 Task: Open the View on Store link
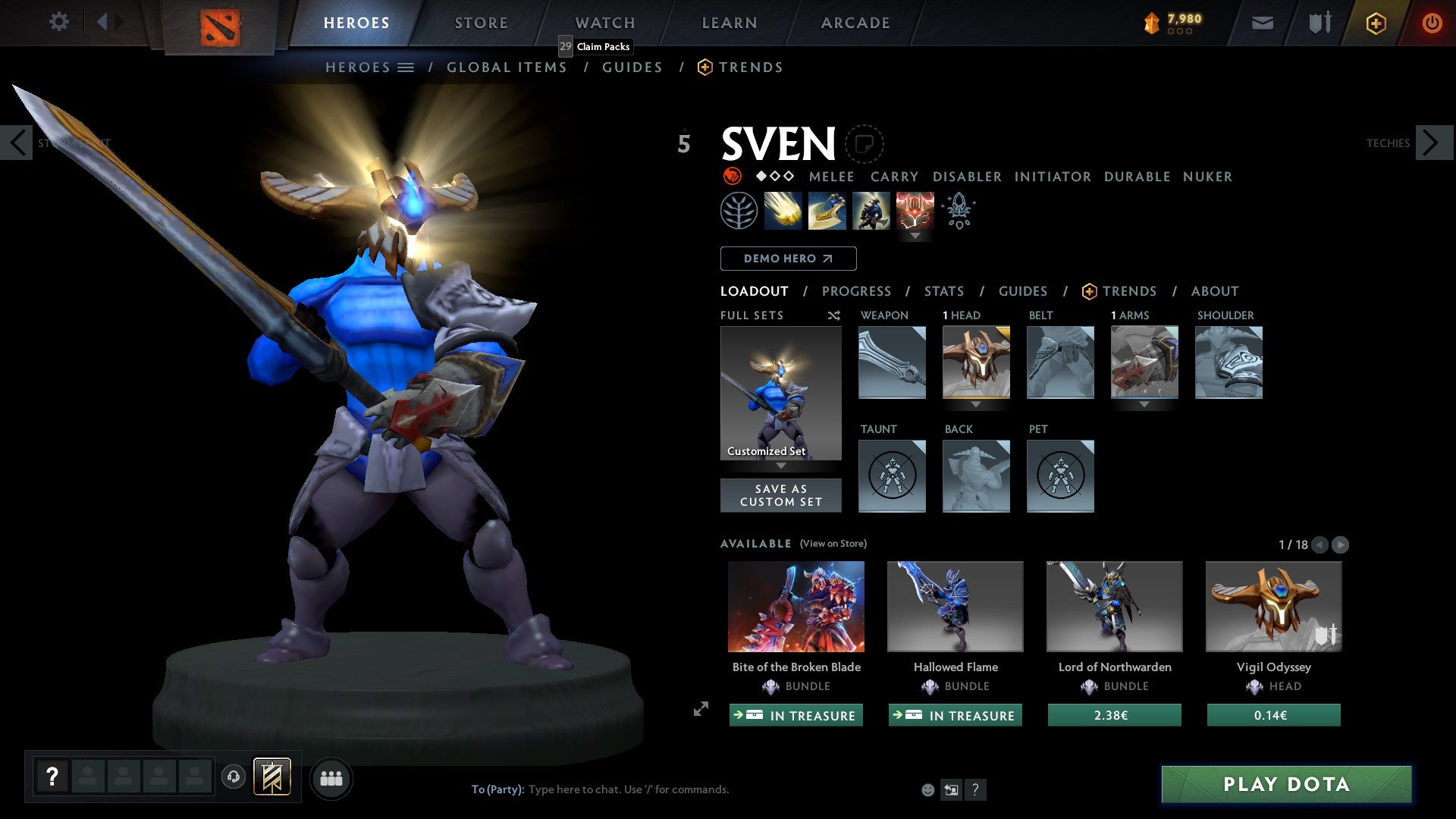point(833,544)
